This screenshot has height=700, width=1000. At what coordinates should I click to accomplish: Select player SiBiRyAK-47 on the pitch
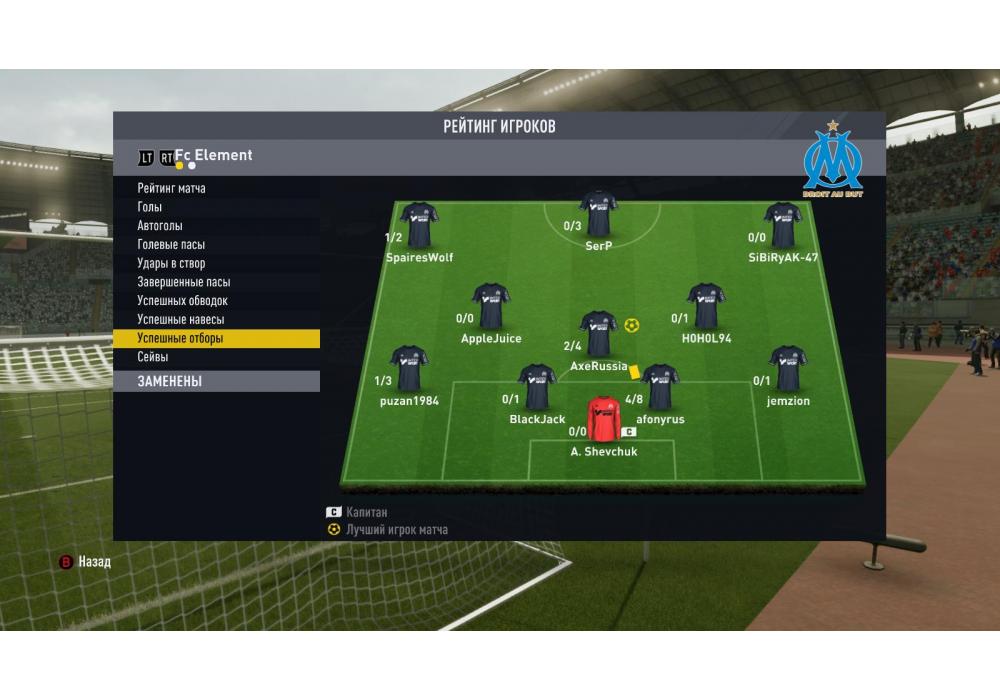[x=782, y=226]
